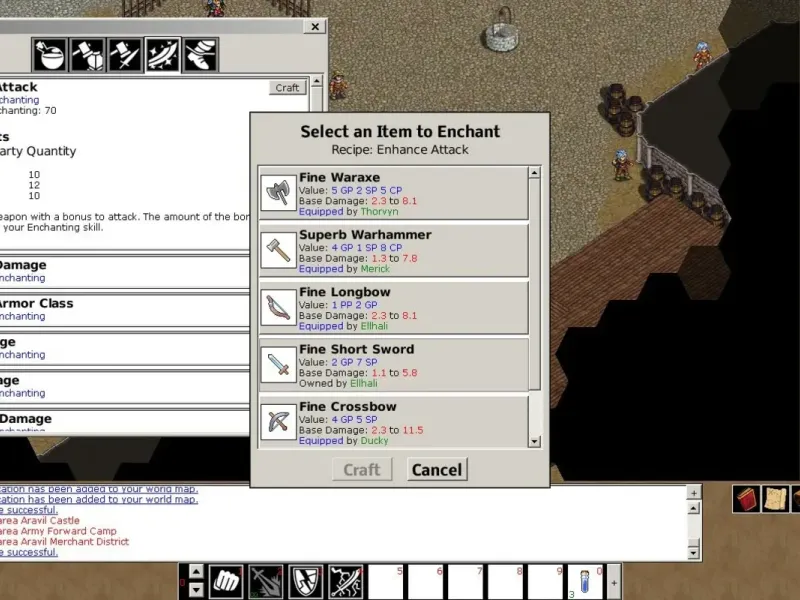Activate the shield ability on quickbar
This screenshot has width=800, height=600.
click(305, 580)
